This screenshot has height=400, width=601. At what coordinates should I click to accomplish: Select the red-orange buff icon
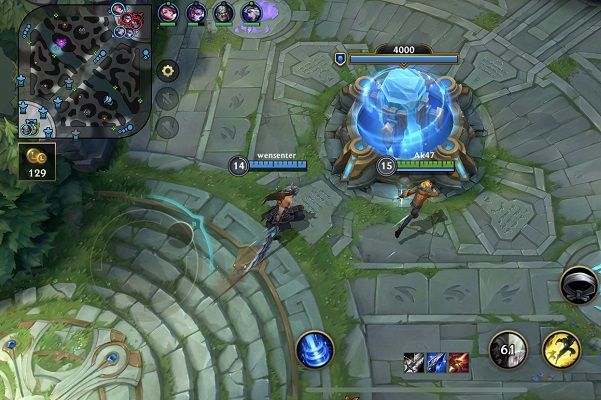point(458,362)
